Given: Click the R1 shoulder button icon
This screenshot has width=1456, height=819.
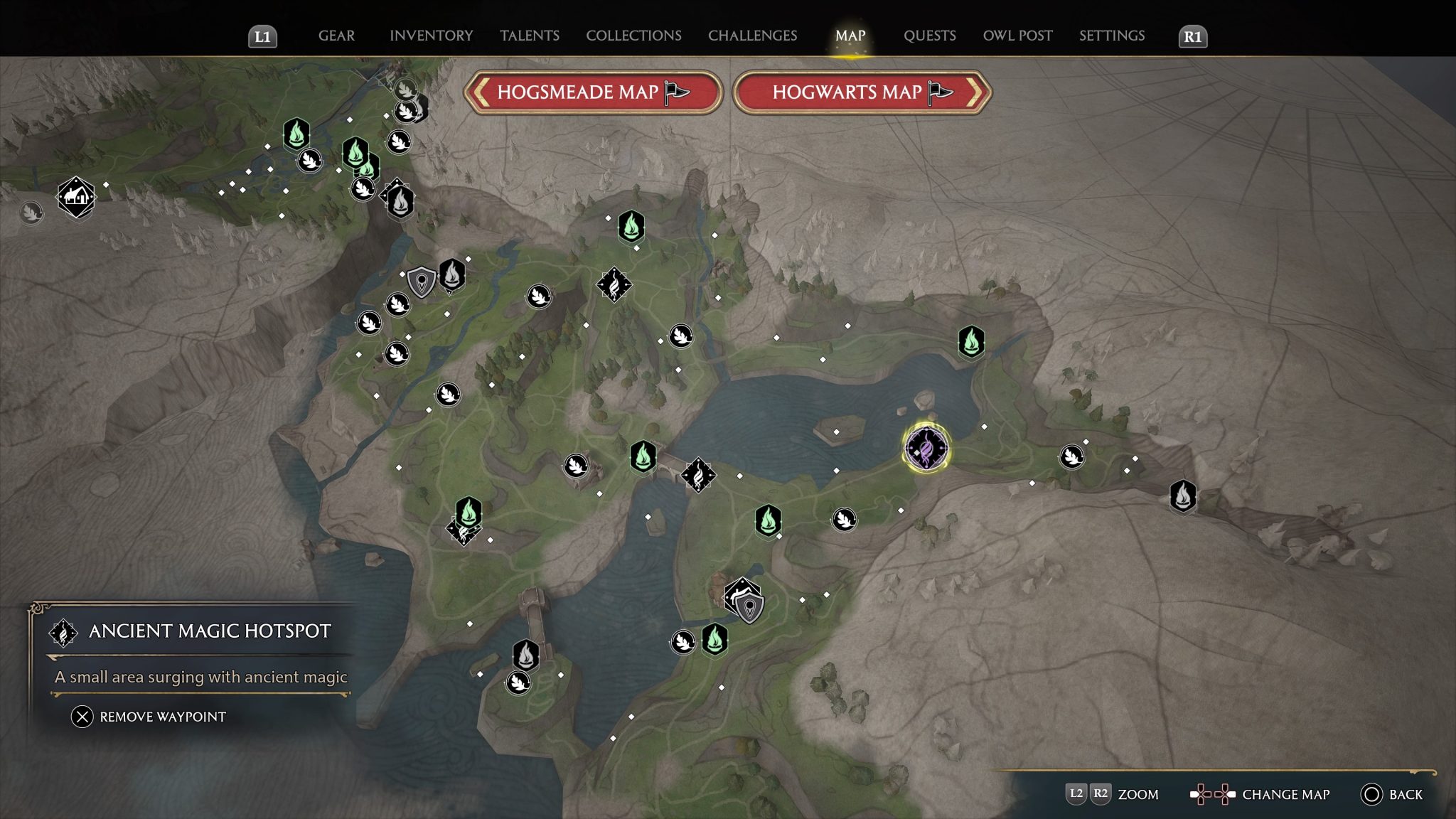Looking at the screenshot, I should [1194, 36].
